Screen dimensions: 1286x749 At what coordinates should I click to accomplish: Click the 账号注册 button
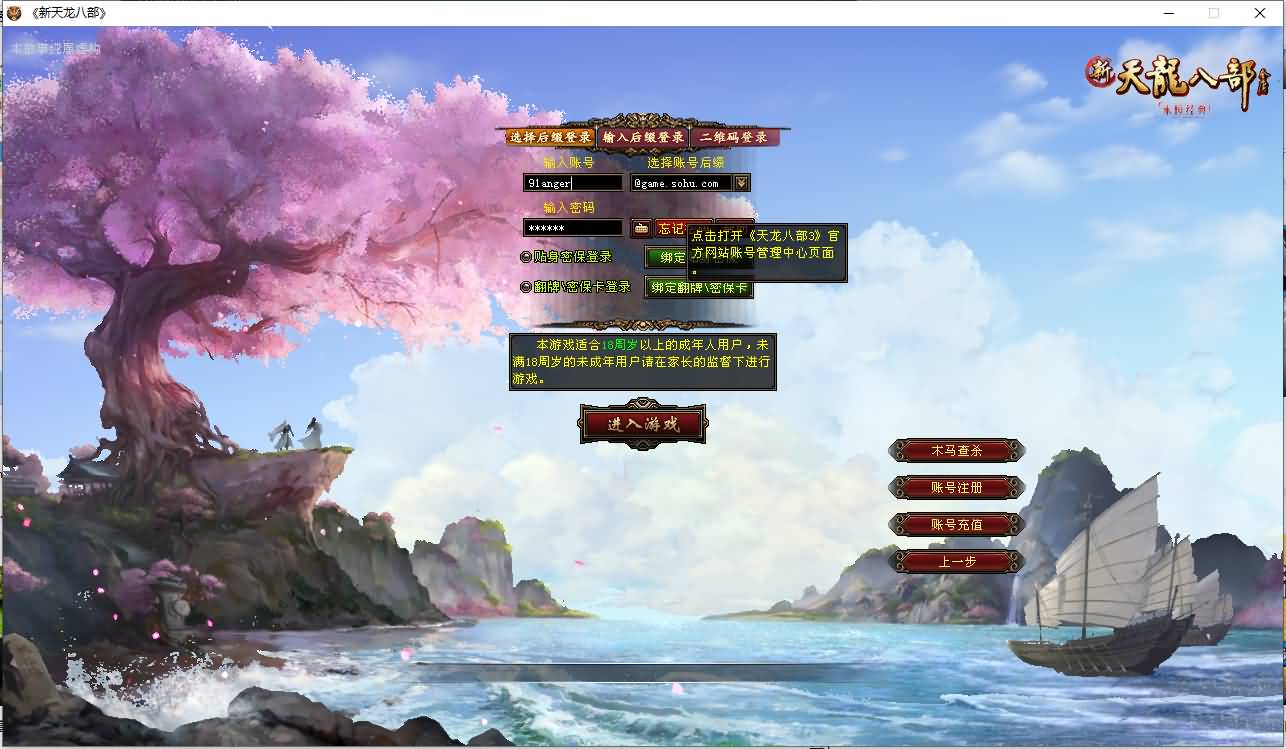[x=956, y=487]
